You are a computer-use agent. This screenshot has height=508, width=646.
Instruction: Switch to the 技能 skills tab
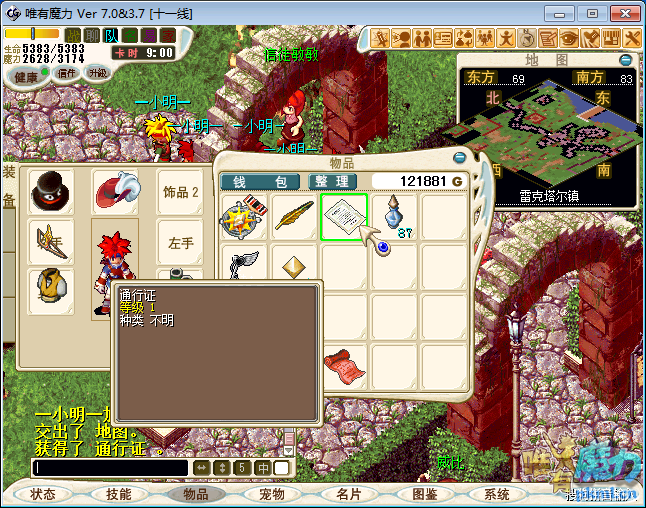pyautogui.click(x=118, y=494)
